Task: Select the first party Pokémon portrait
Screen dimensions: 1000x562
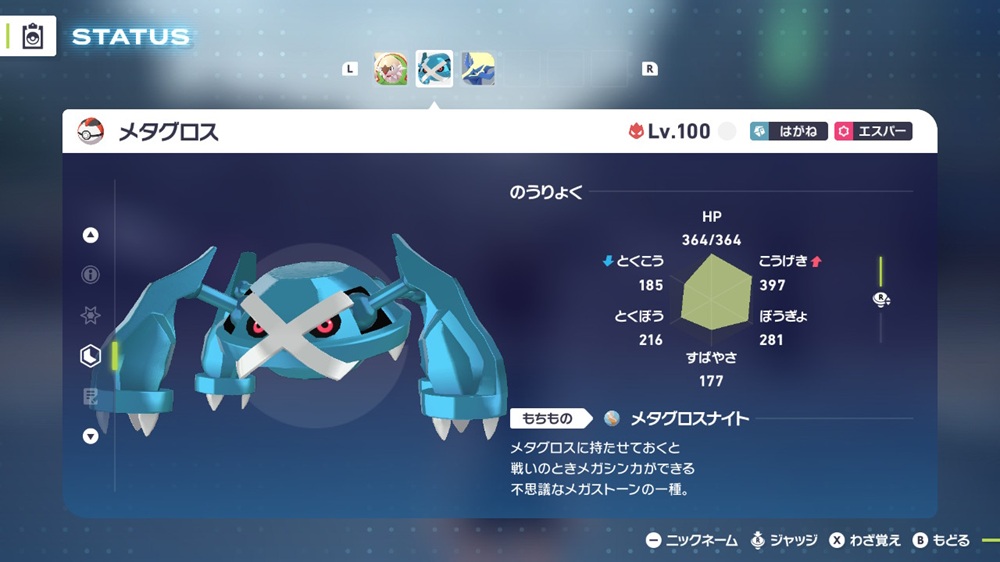Action: tap(391, 69)
